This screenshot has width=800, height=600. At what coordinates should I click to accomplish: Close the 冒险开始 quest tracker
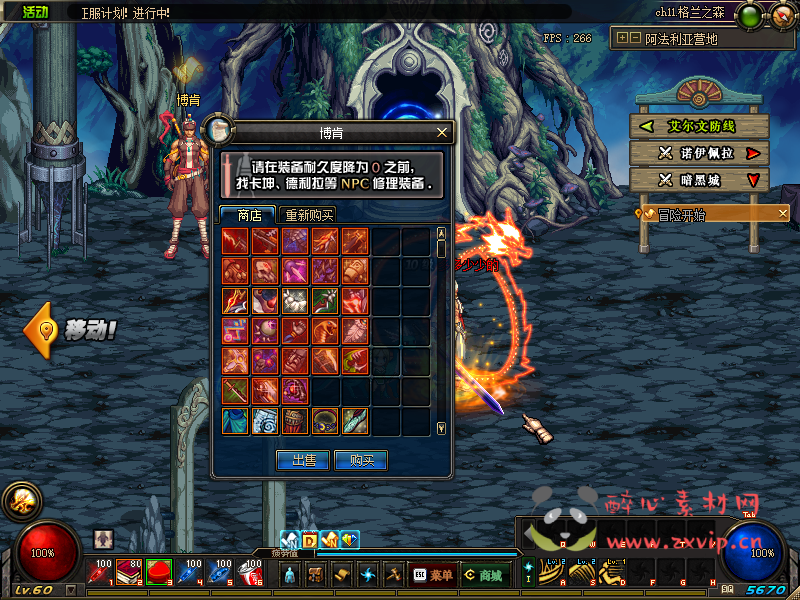coord(783,213)
